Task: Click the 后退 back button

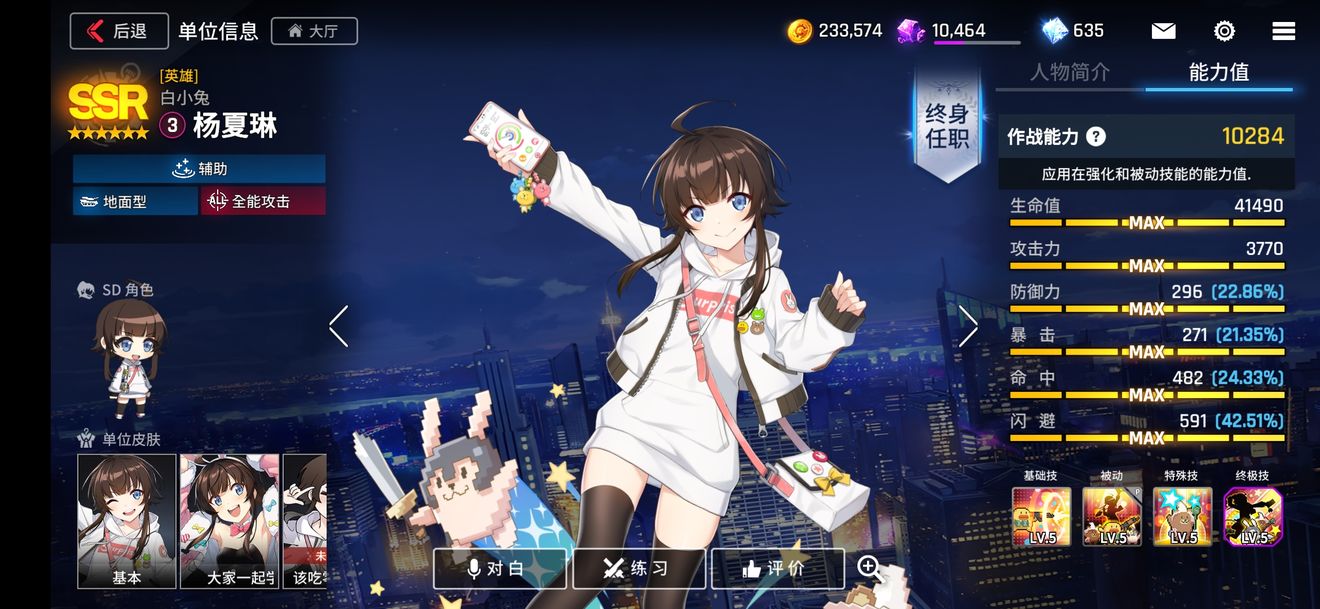Action: [x=119, y=31]
